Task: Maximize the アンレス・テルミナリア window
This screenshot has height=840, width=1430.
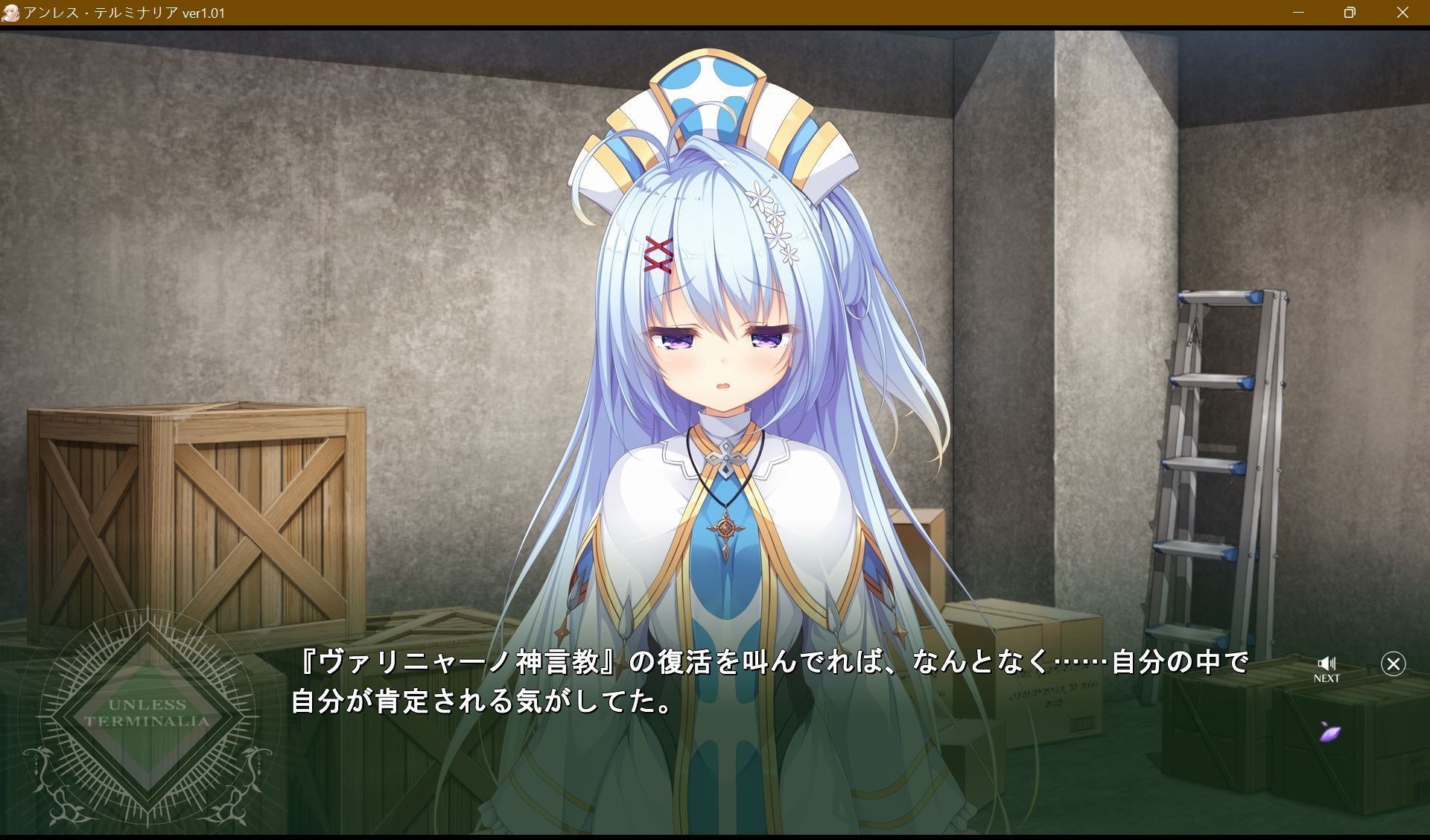Action: click(x=1348, y=12)
